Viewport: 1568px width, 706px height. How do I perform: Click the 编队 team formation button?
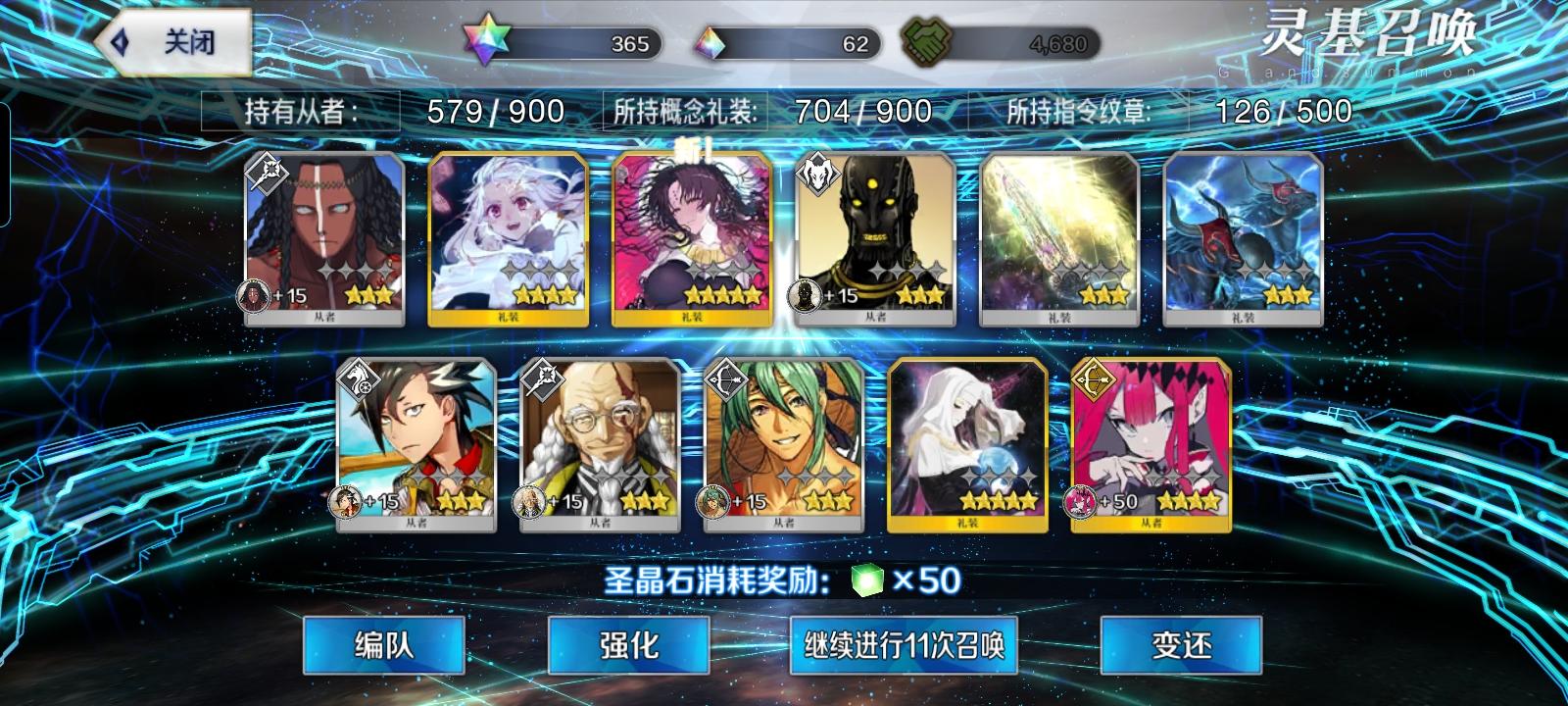pyautogui.click(x=381, y=645)
